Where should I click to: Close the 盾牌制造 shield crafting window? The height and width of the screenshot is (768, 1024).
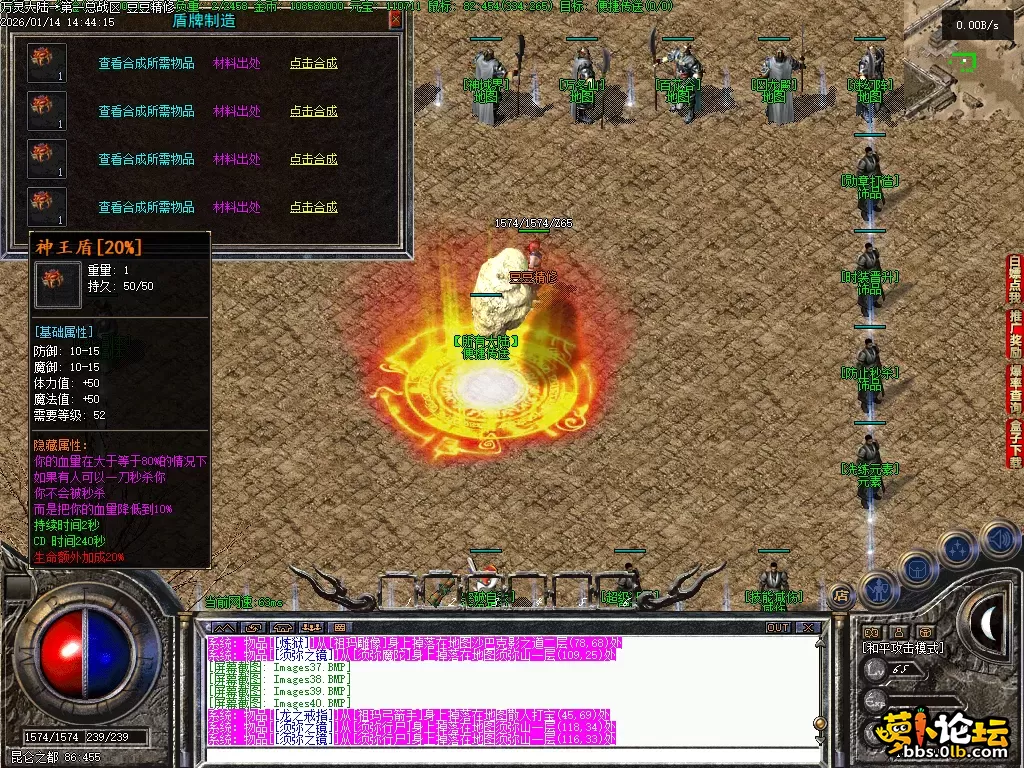(x=396, y=20)
